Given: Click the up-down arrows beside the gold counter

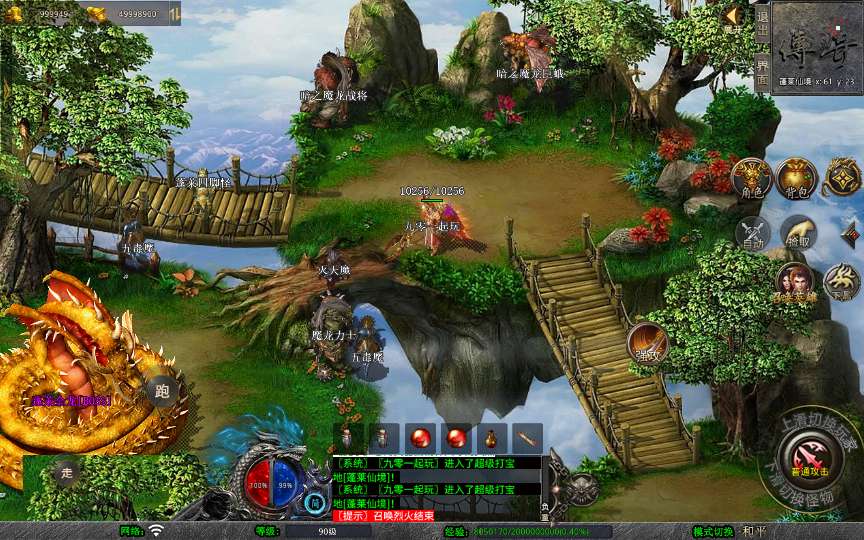Looking at the screenshot, I should point(173,14).
